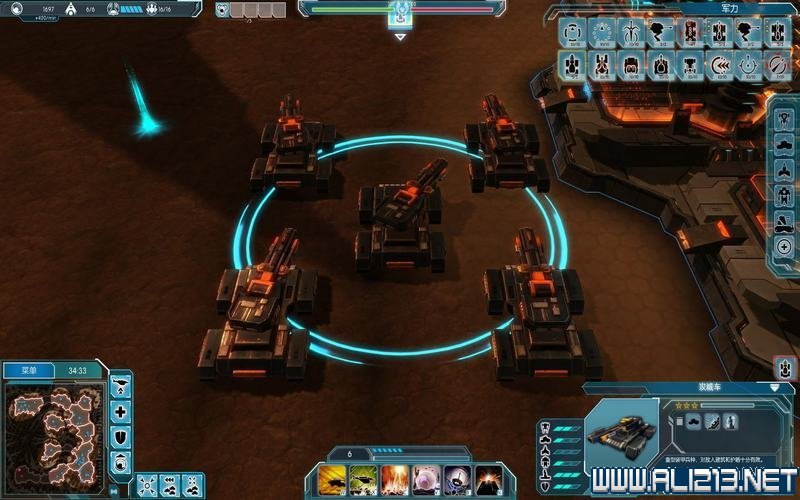Select the central tank inside selection ring
800x500 pixels.
click(x=400, y=215)
